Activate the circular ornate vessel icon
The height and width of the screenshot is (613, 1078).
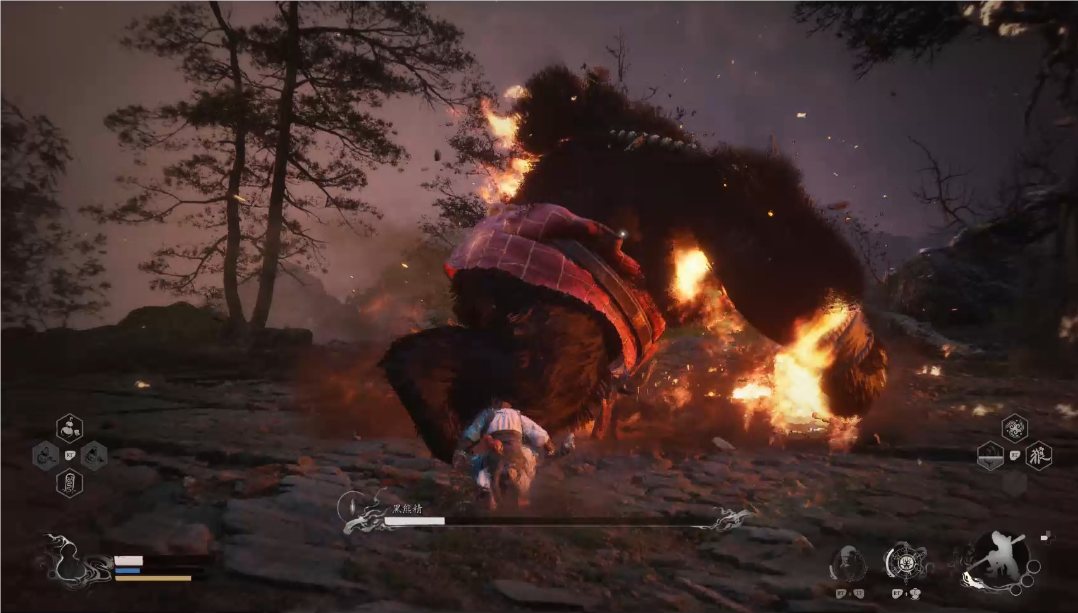906,563
